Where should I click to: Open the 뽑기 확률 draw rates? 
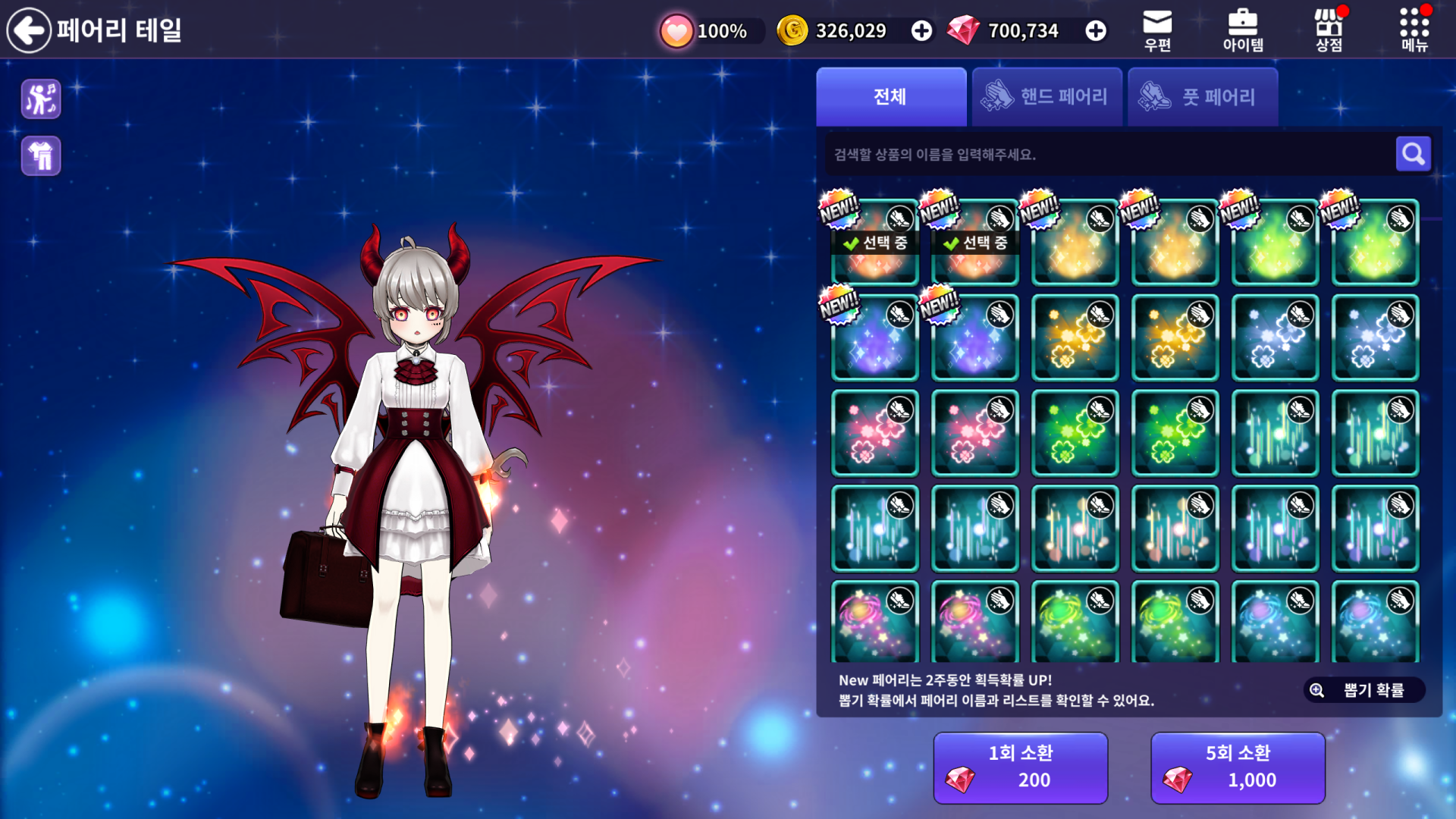1364,690
